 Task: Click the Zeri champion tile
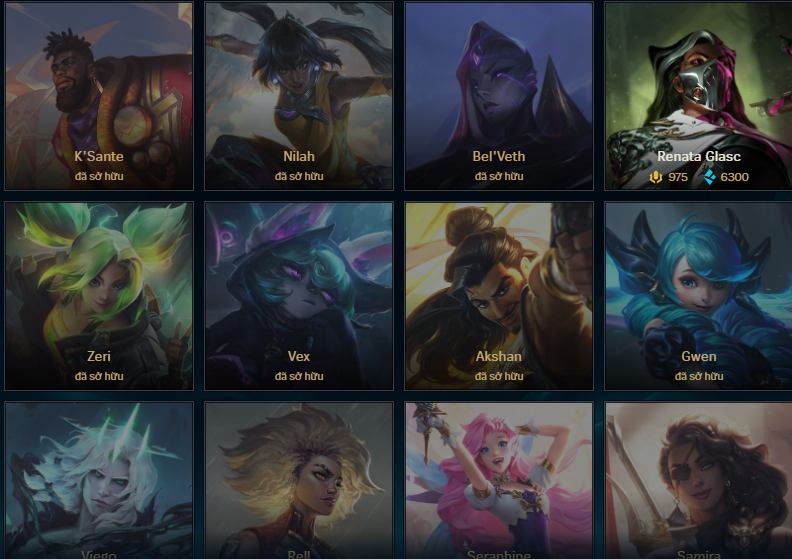click(99, 296)
